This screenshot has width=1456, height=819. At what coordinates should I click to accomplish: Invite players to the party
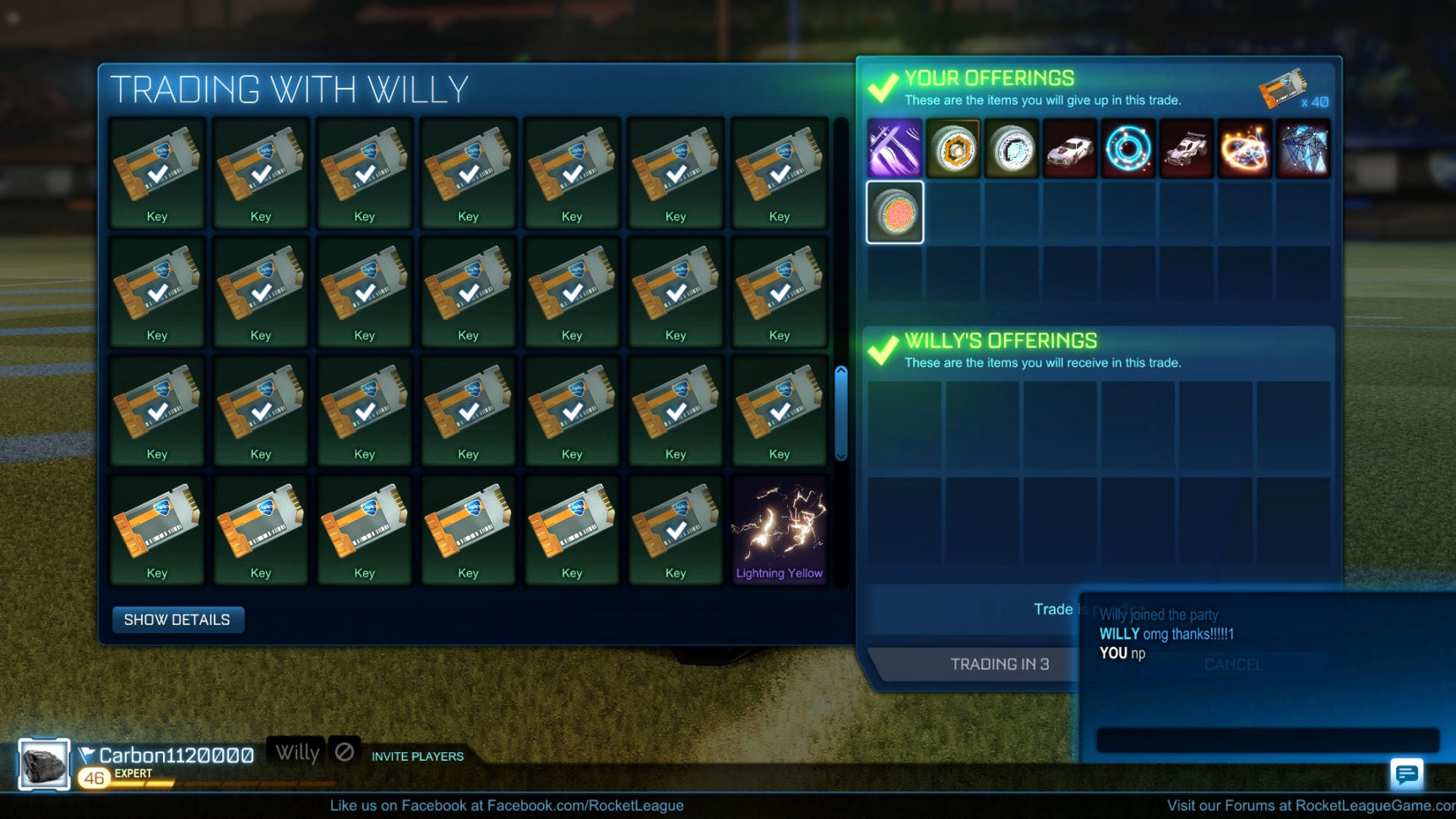click(417, 757)
